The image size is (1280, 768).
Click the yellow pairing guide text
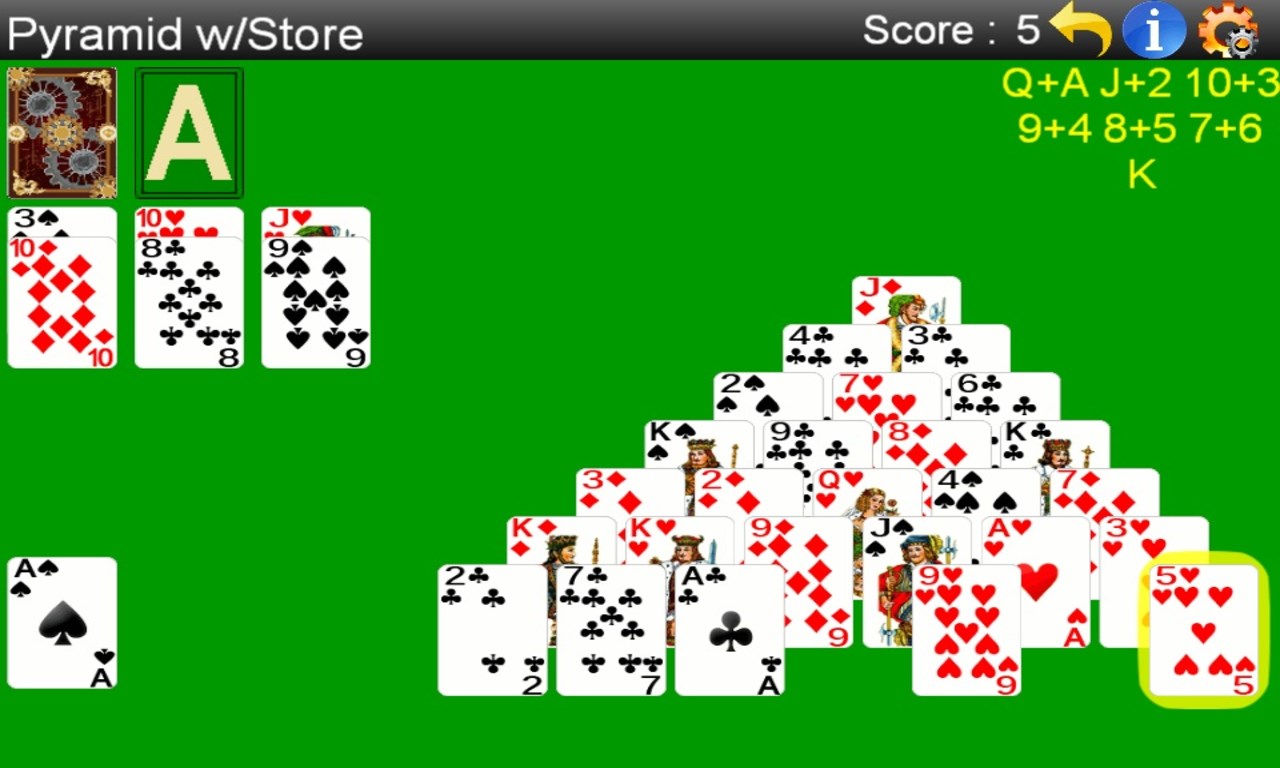point(1140,128)
